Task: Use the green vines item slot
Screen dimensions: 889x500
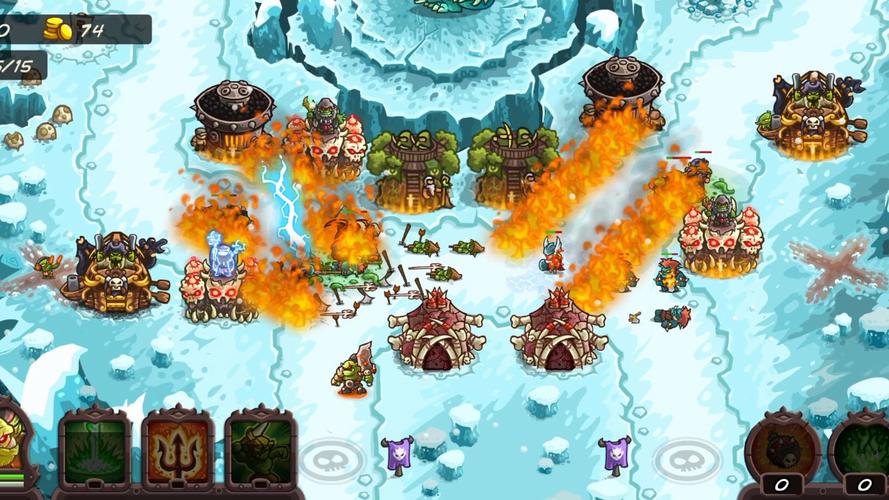Action: [862, 450]
